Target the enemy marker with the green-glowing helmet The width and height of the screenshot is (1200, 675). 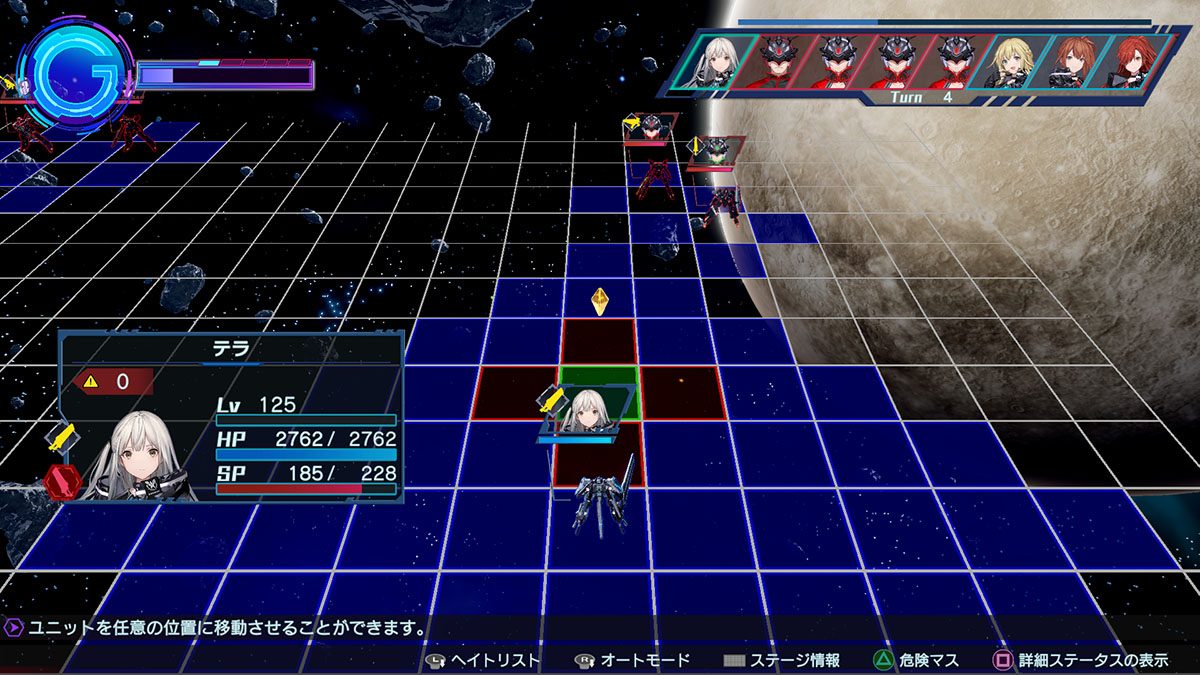point(716,151)
